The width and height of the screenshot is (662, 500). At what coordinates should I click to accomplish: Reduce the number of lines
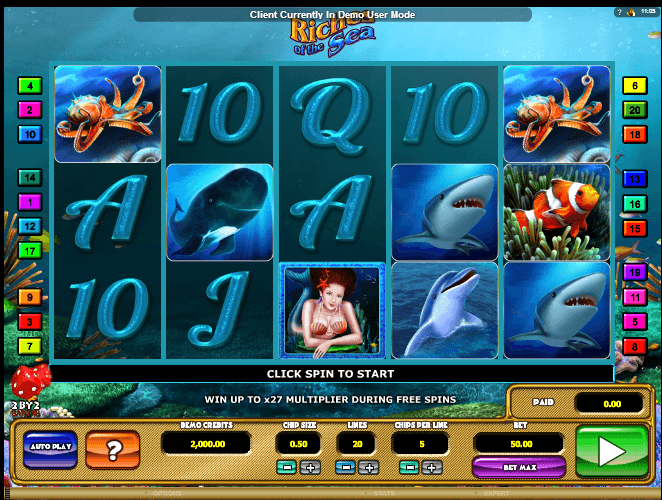coord(346,468)
